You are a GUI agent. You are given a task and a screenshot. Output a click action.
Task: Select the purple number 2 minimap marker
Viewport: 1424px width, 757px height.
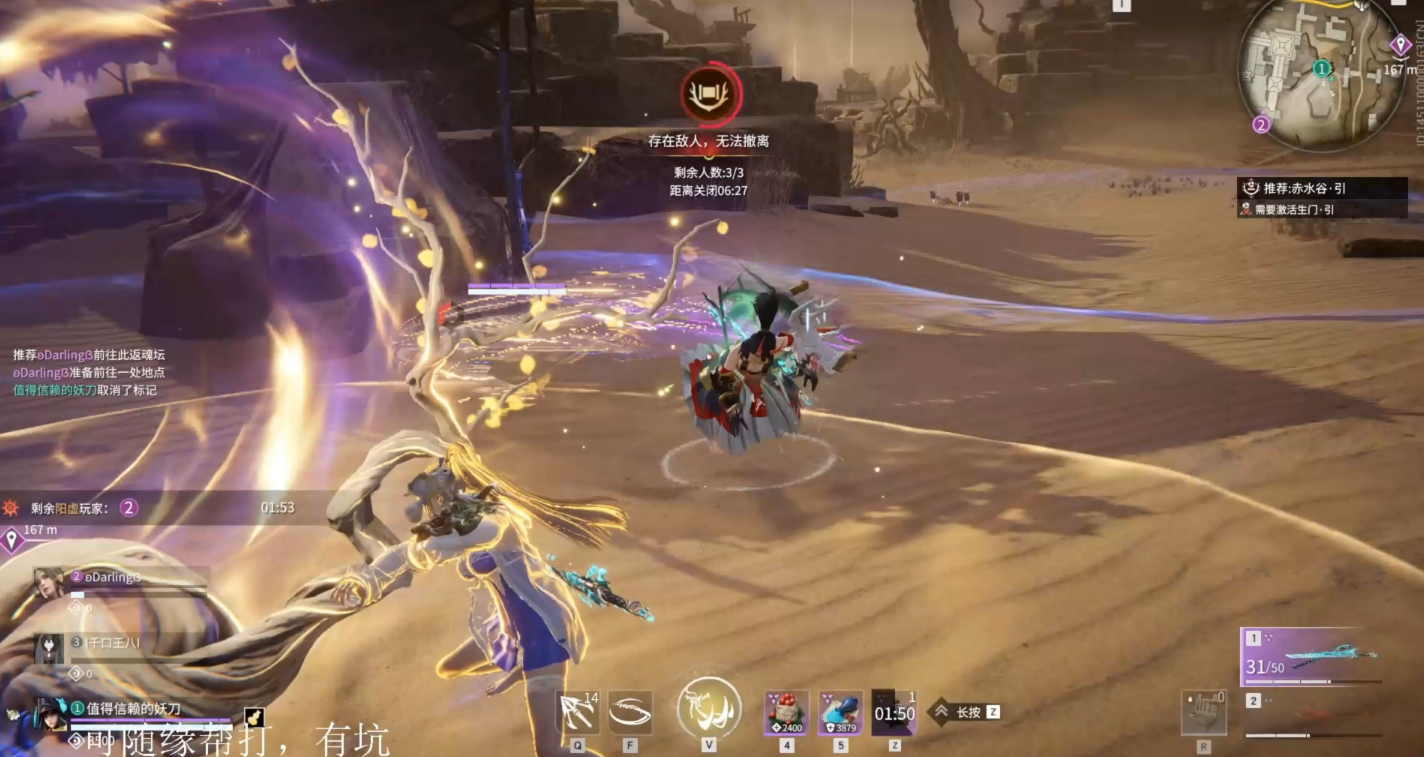coord(1261,125)
